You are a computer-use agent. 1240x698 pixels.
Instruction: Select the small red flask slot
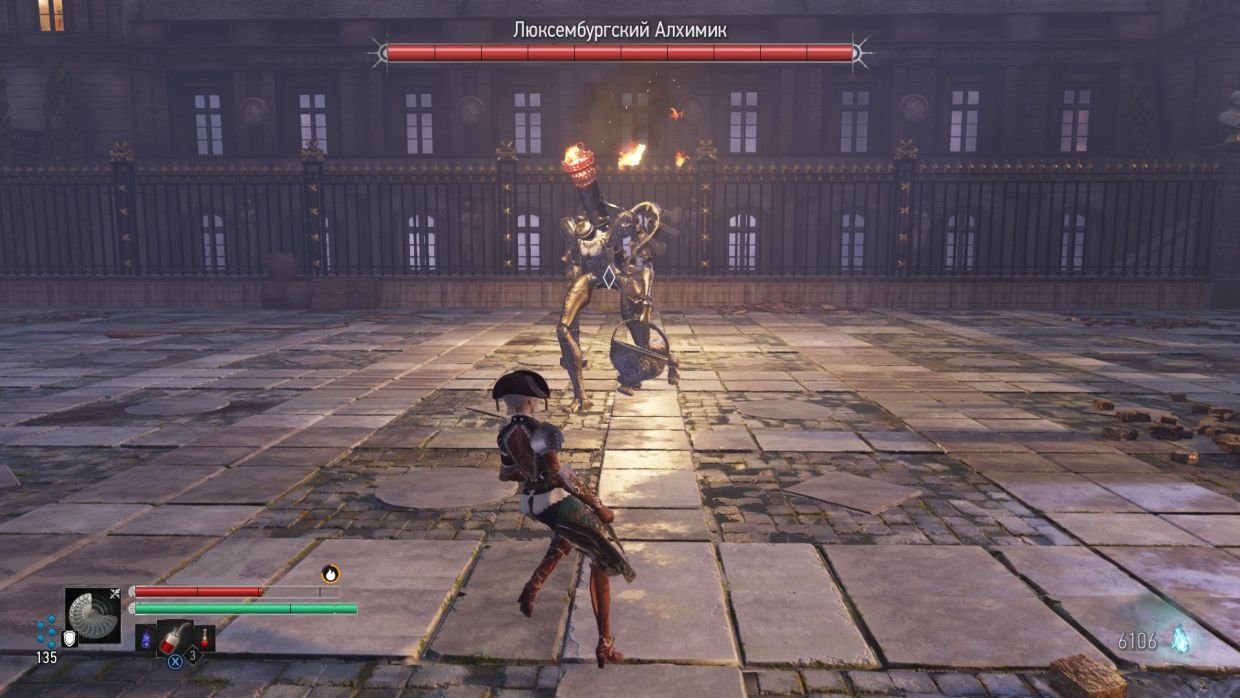tap(204, 638)
